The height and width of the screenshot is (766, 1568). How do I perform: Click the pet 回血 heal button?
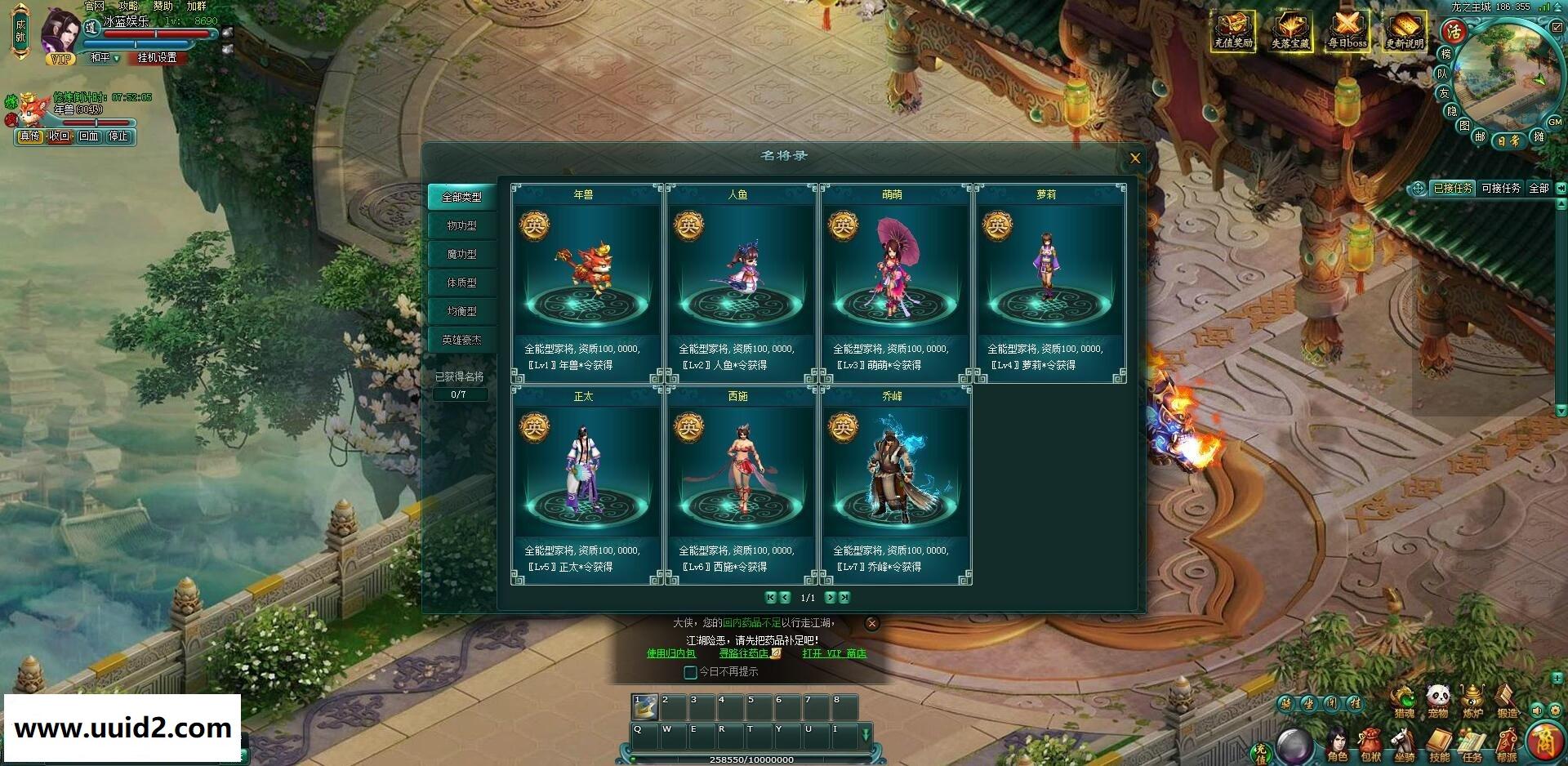[88, 136]
